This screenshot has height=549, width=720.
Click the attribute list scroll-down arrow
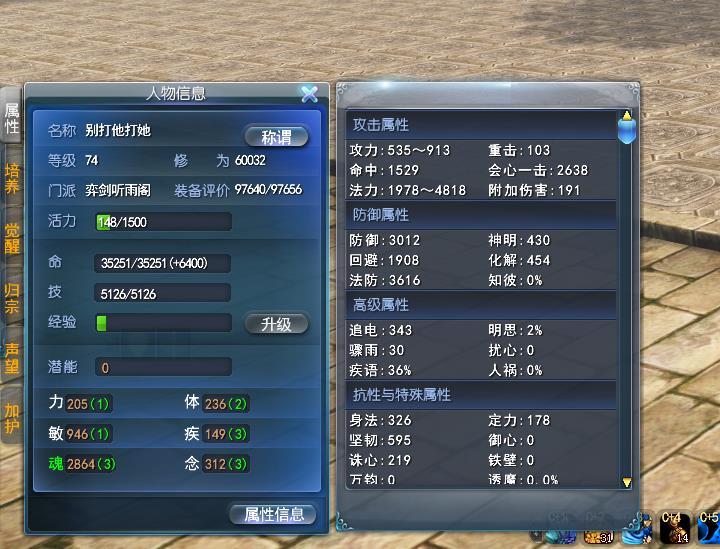pos(627,482)
